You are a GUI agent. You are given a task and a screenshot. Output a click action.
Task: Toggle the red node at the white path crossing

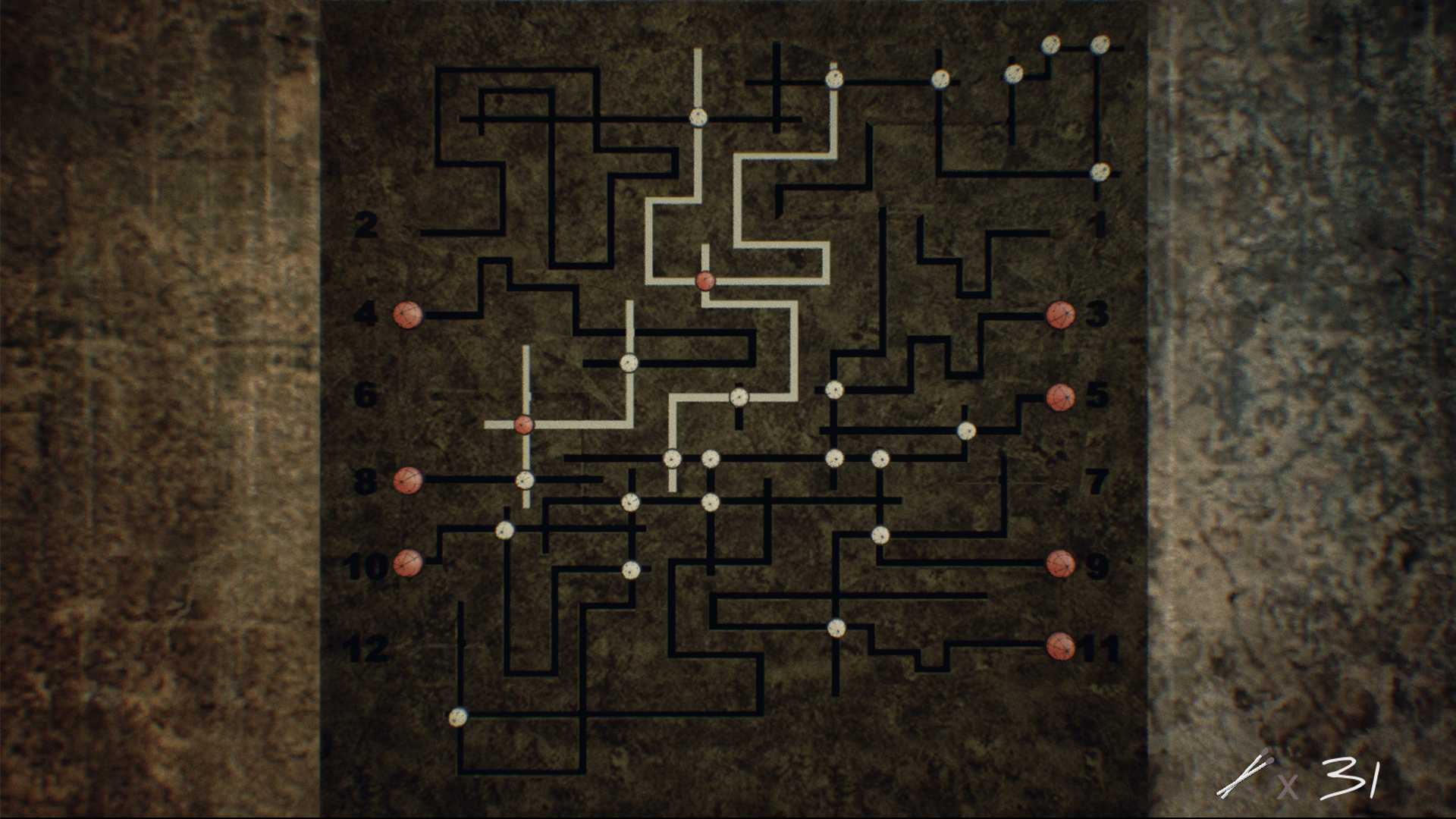(x=704, y=281)
